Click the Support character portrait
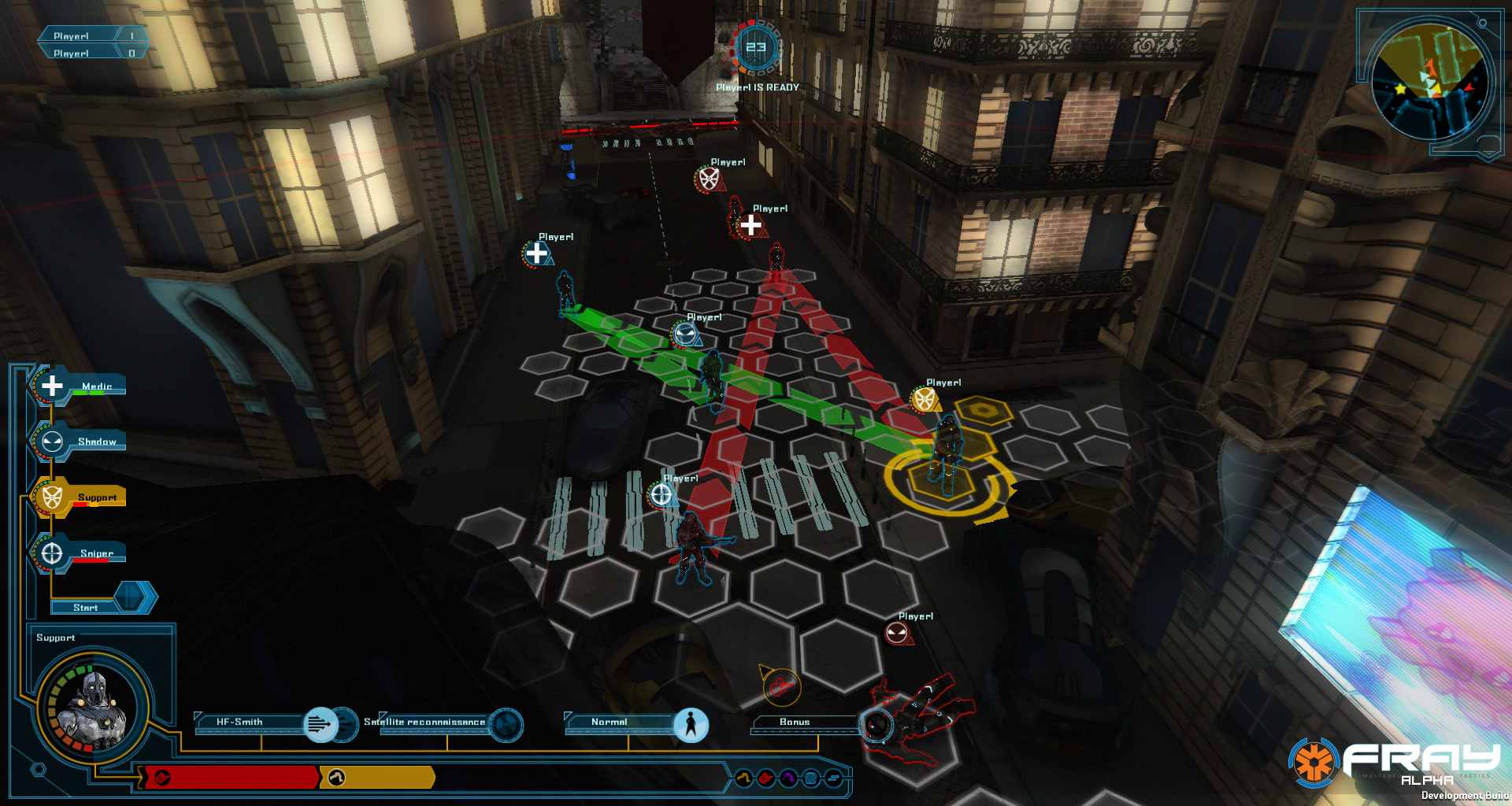1512x806 pixels. (x=93, y=706)
